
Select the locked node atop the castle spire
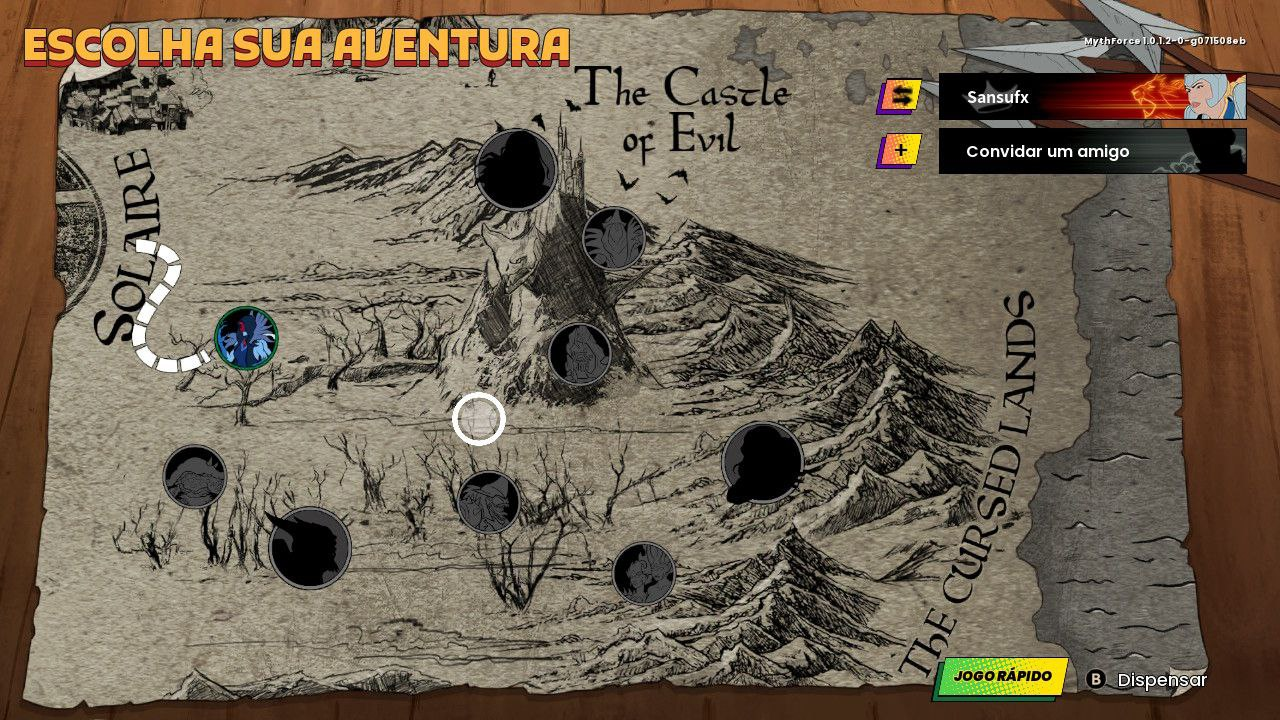point(516,169)
